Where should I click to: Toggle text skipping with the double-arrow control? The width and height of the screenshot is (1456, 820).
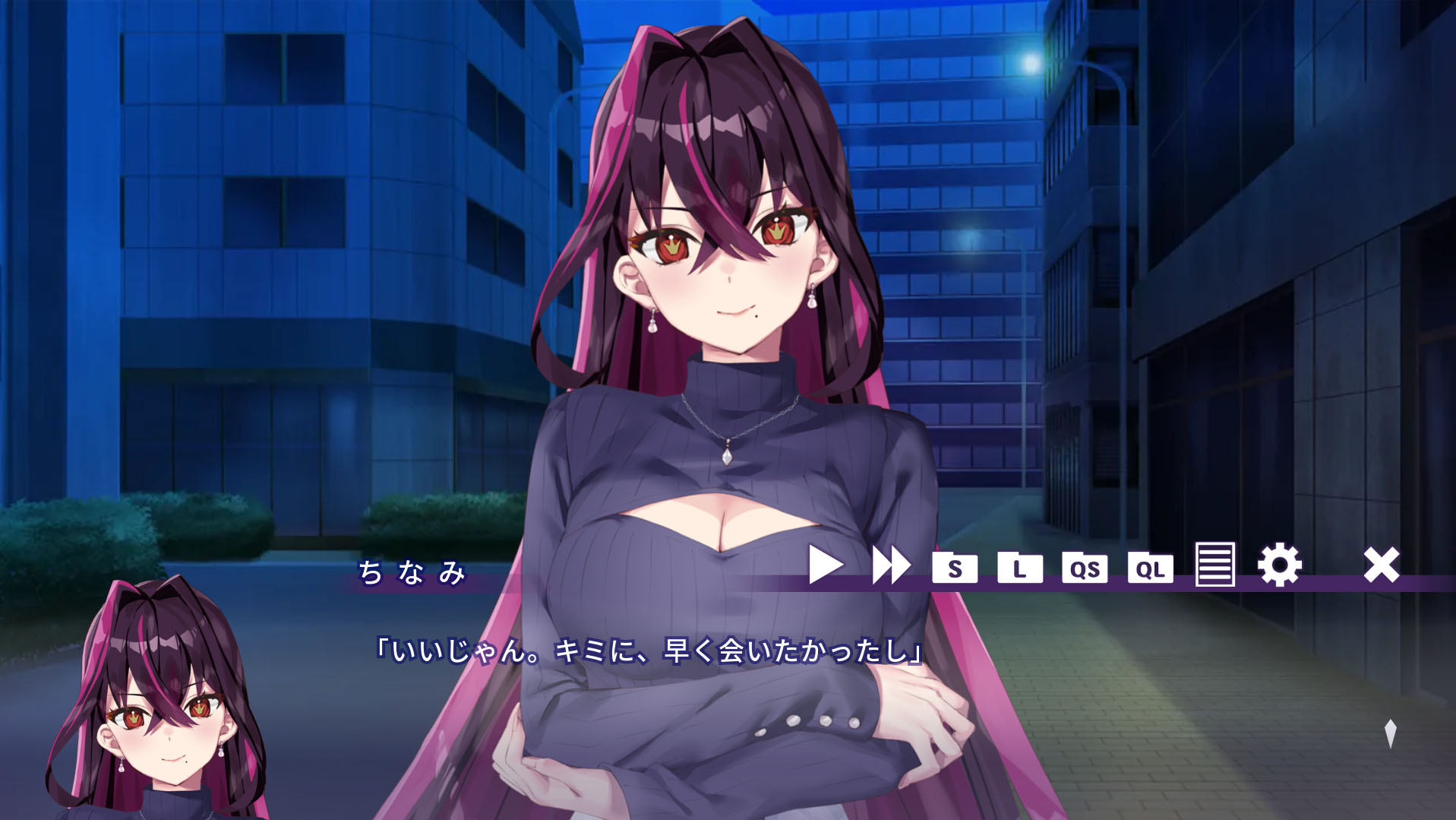pyautogui.click(x=893, y=565)
